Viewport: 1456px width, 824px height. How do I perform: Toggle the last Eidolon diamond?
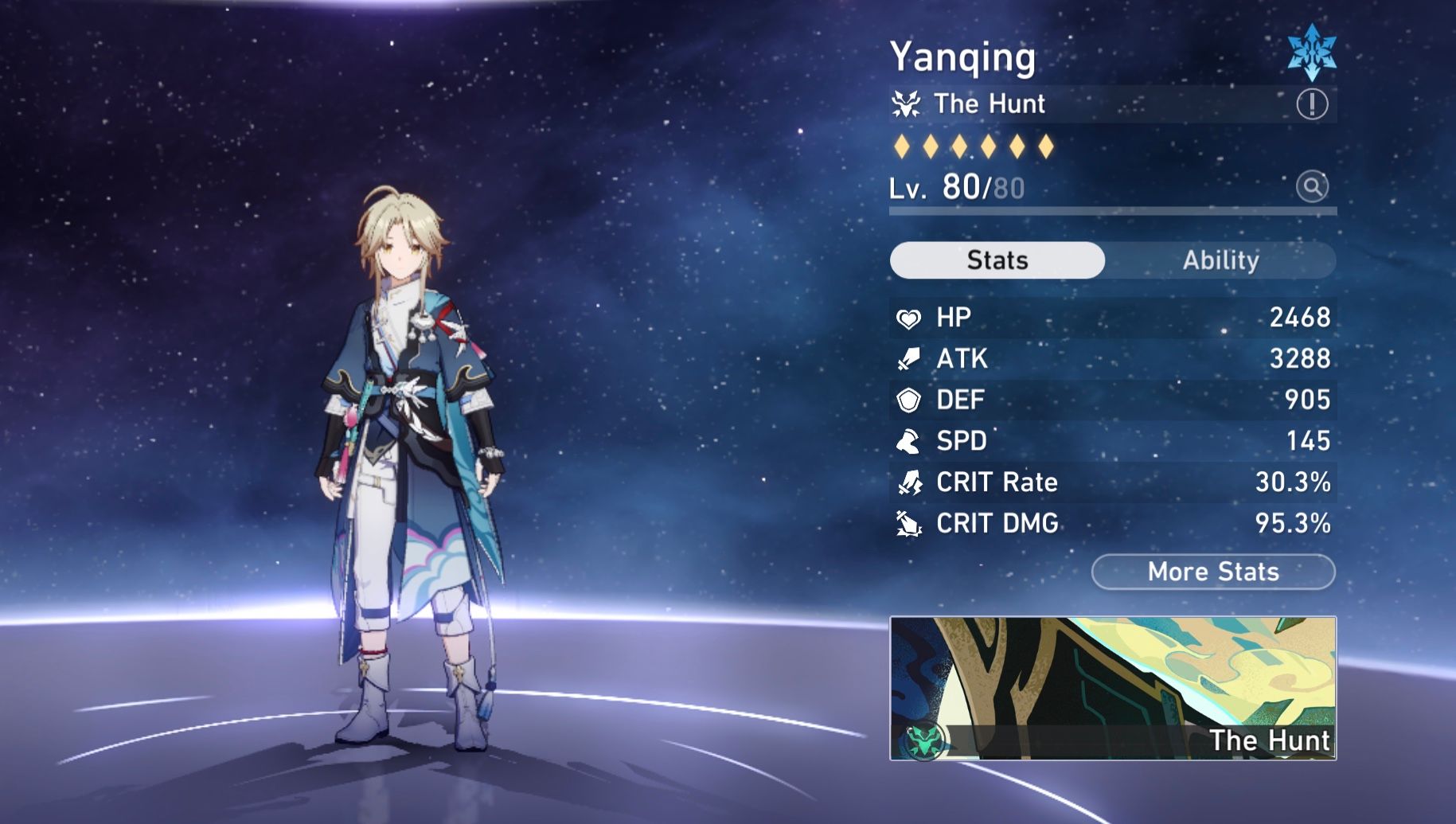pyautogui.click(x=1045, y=147)
